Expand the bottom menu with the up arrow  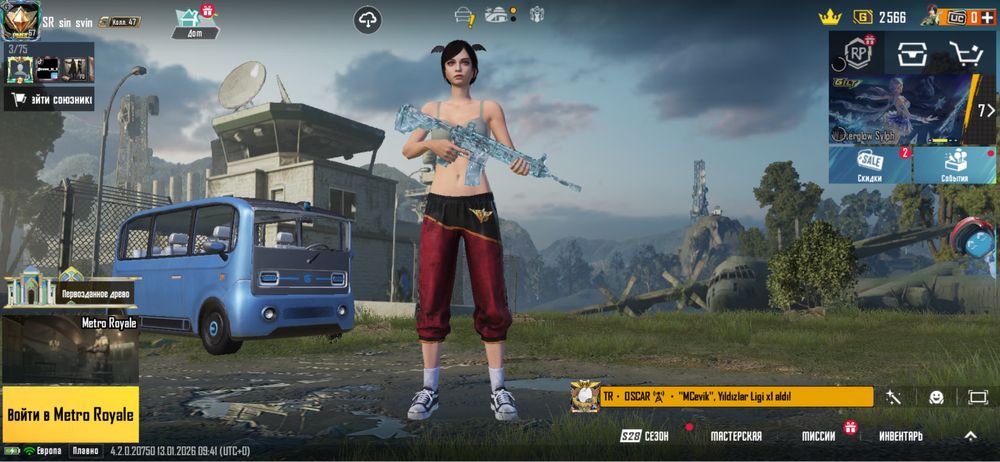tap(970, 437)
